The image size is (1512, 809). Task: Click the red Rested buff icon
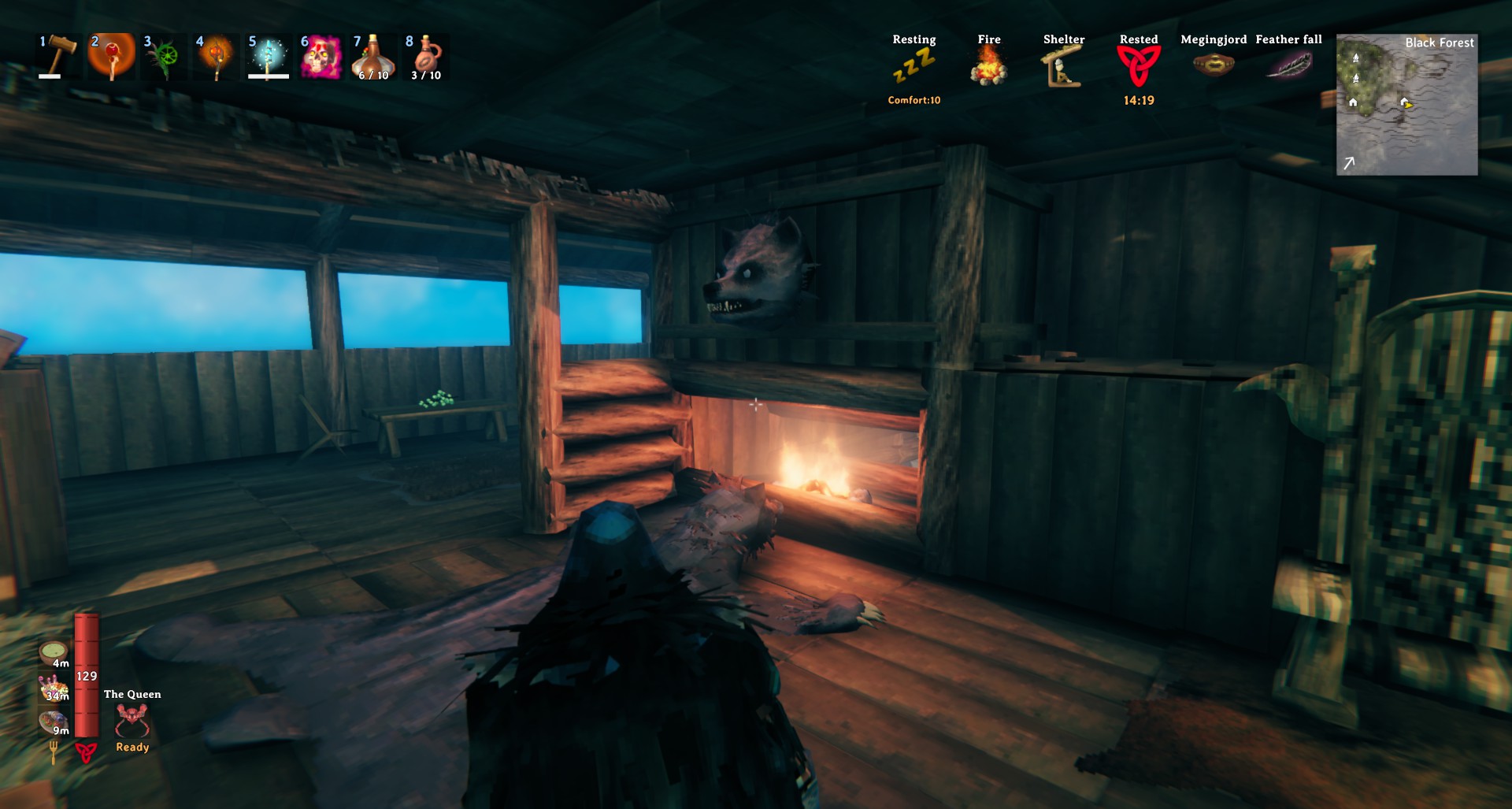1138,66
